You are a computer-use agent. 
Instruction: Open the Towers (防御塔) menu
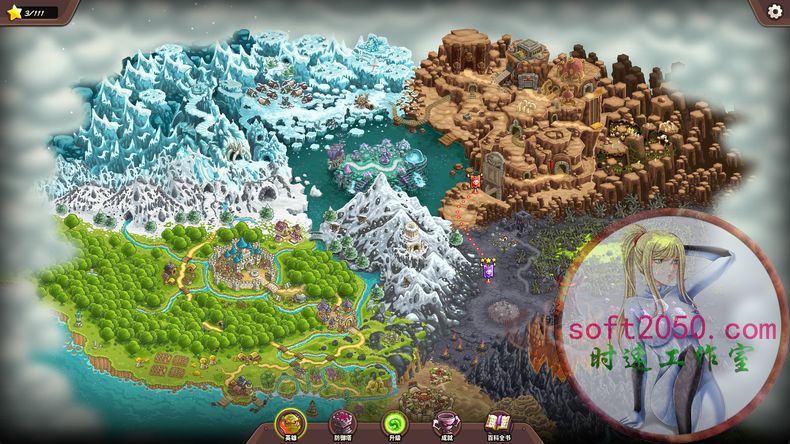click(x=342, y=424)
